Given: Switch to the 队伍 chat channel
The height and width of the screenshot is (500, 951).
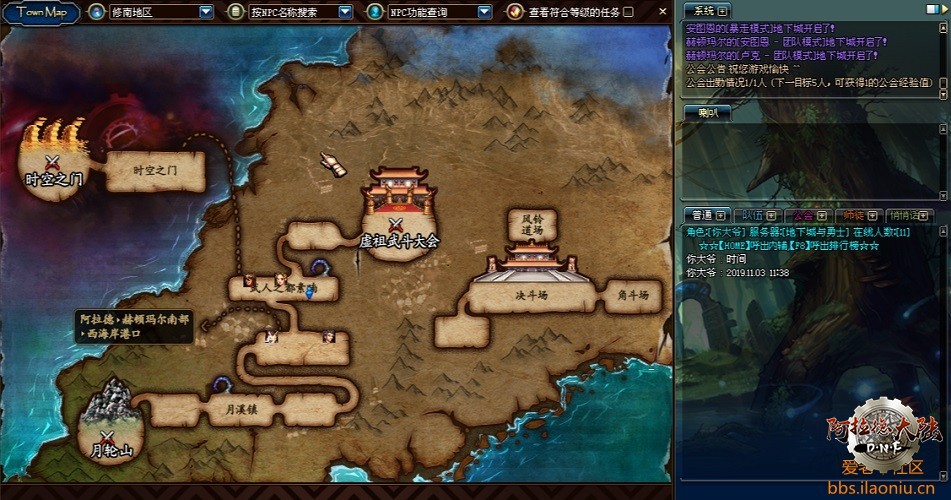Looking at the screenshot, I should (x=753, y=215).
